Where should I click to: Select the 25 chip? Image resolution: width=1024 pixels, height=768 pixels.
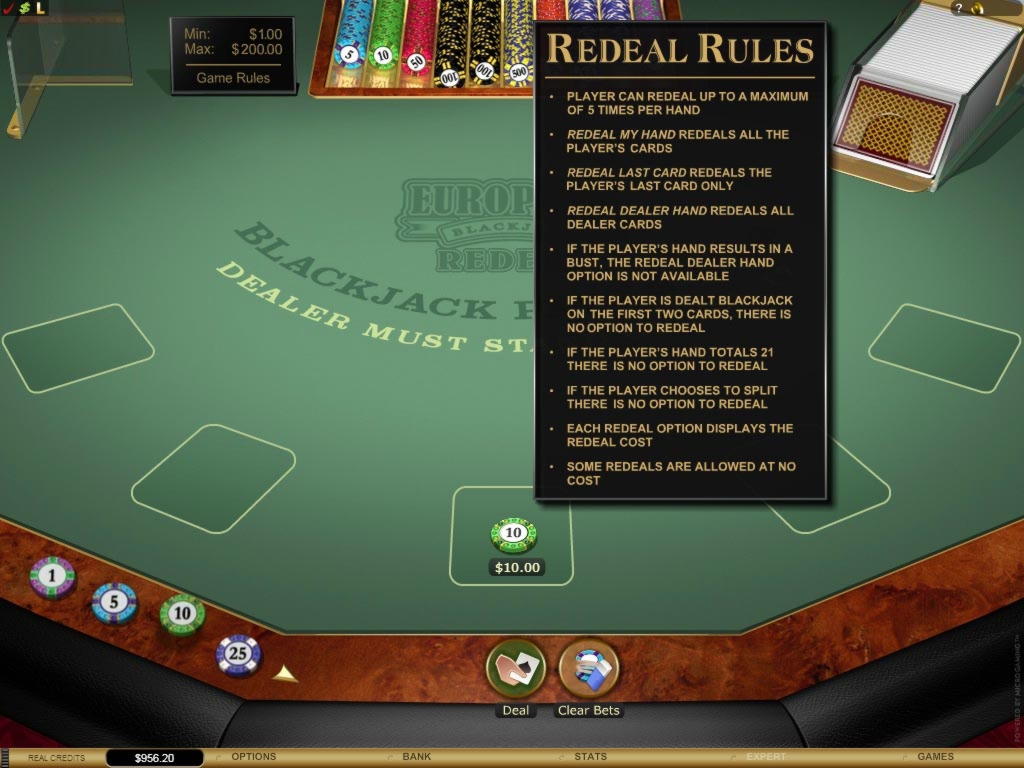[x=238, y=655]
